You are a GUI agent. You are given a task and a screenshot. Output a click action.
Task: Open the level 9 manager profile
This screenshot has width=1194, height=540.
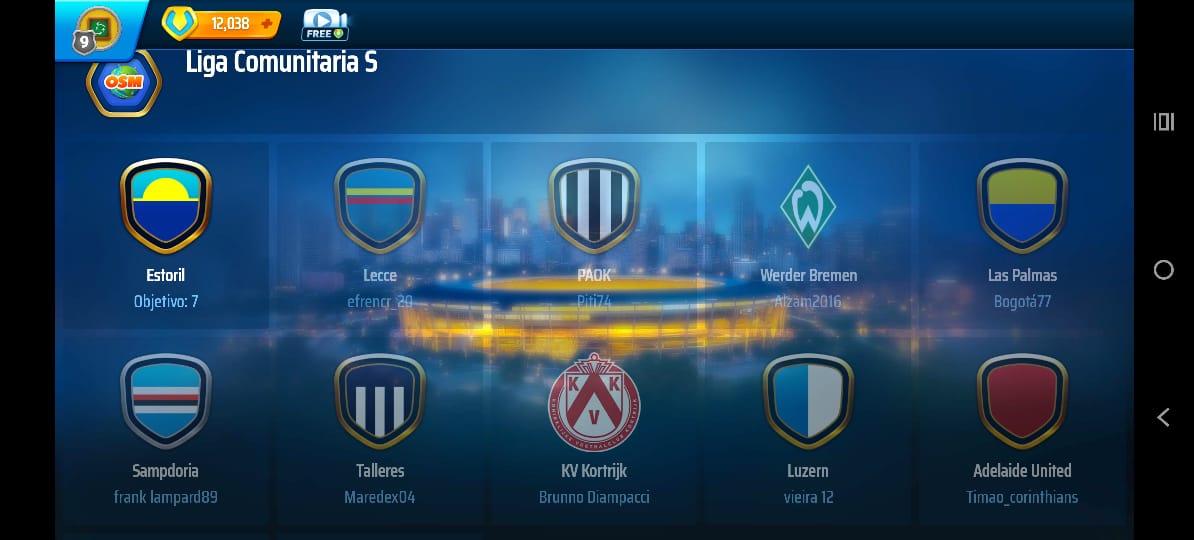coord(96,27)
